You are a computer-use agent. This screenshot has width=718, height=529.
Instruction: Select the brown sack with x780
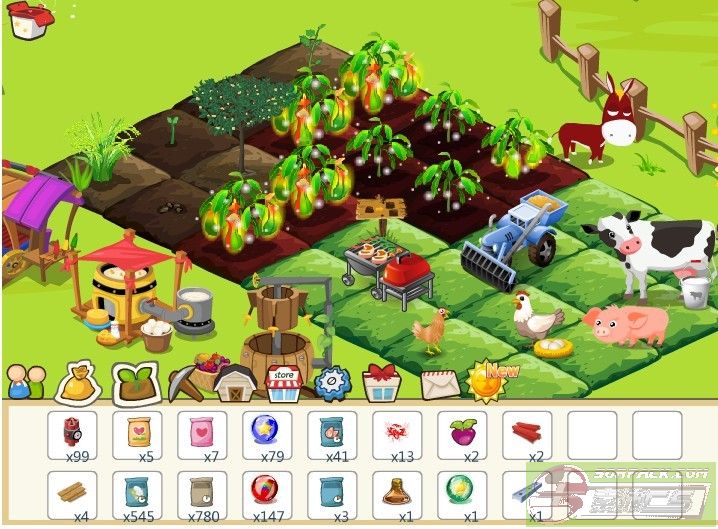(x=202, y=493)
